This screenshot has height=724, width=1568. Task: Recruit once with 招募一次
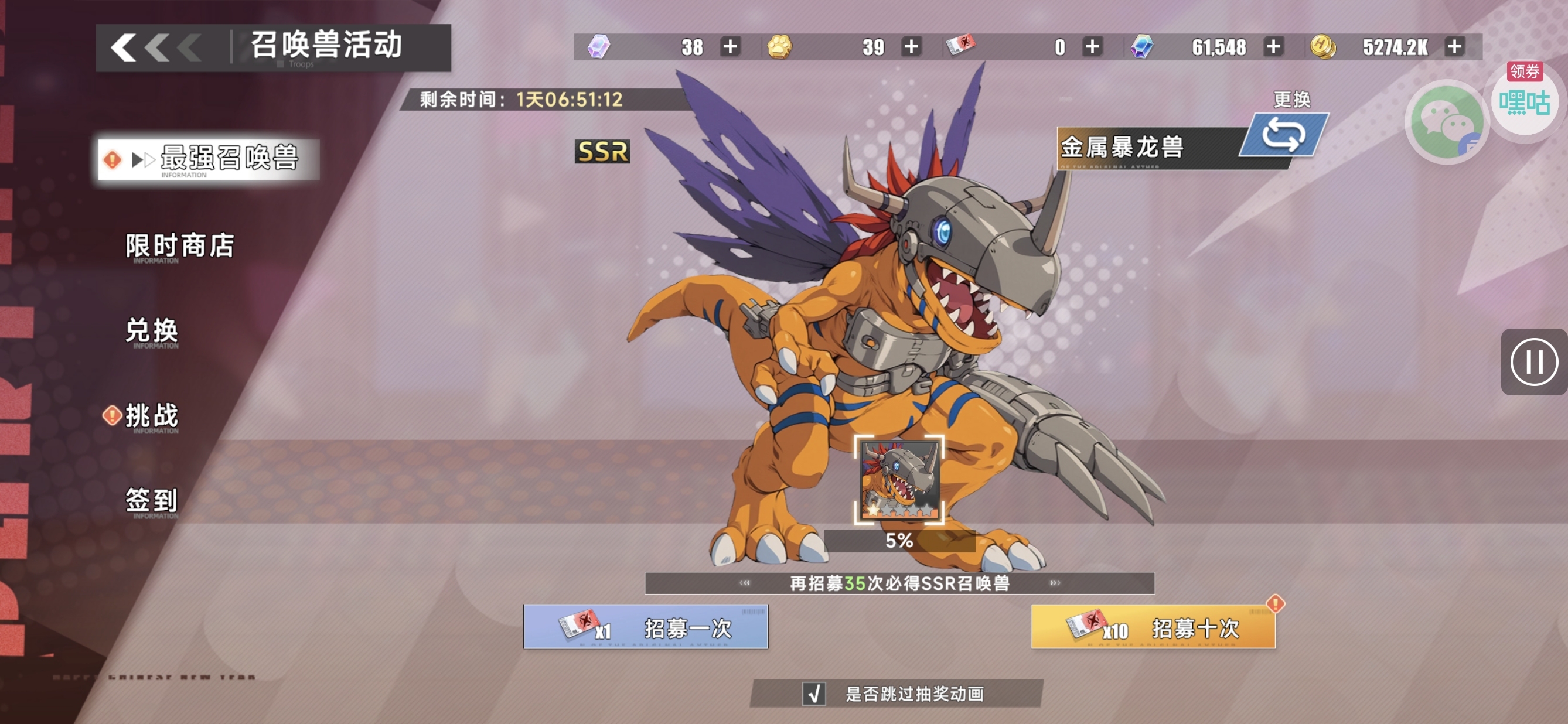point(645,627)
